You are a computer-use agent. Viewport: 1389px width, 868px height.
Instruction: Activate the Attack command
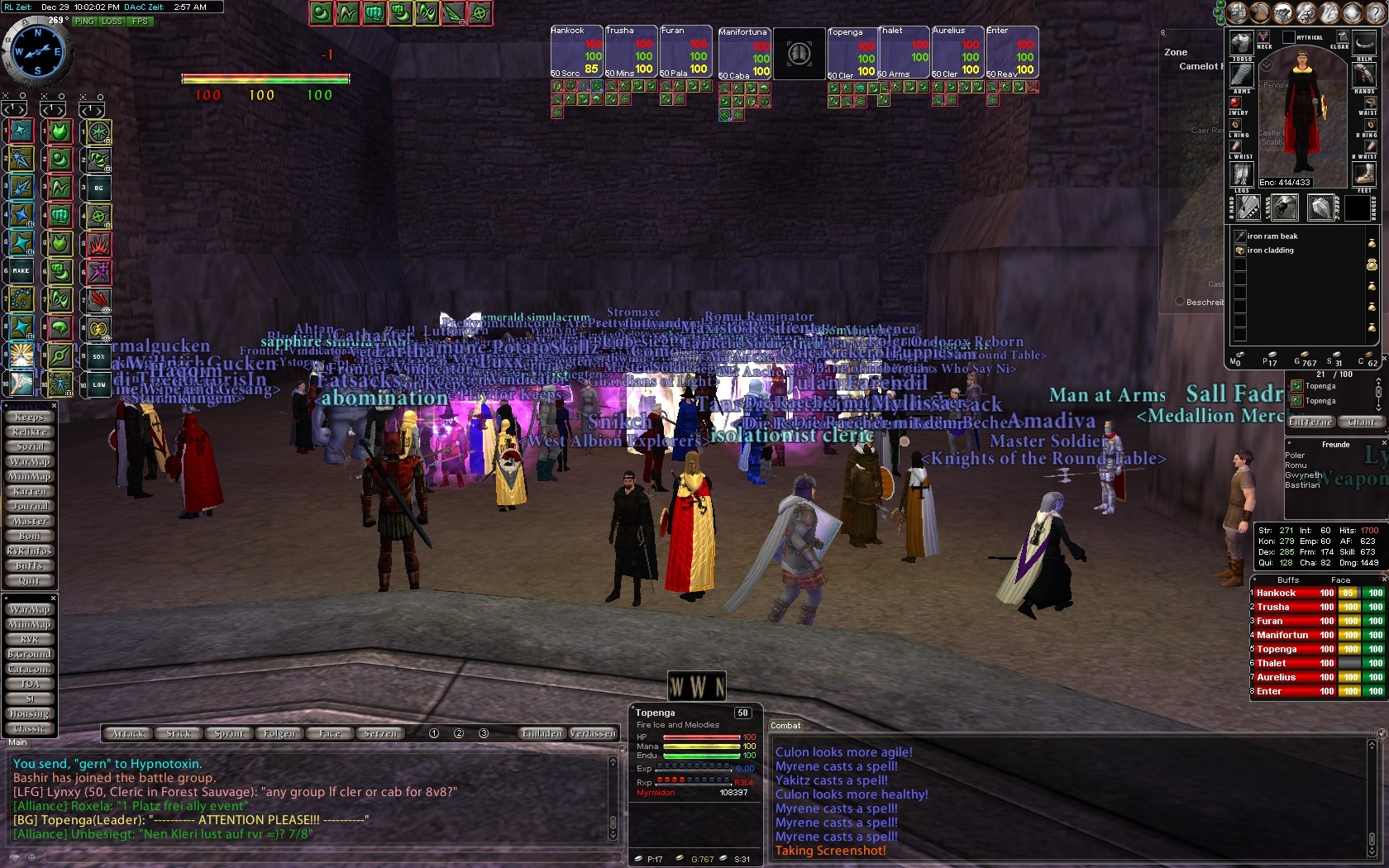pyautogui.click(x=128, y=733)
